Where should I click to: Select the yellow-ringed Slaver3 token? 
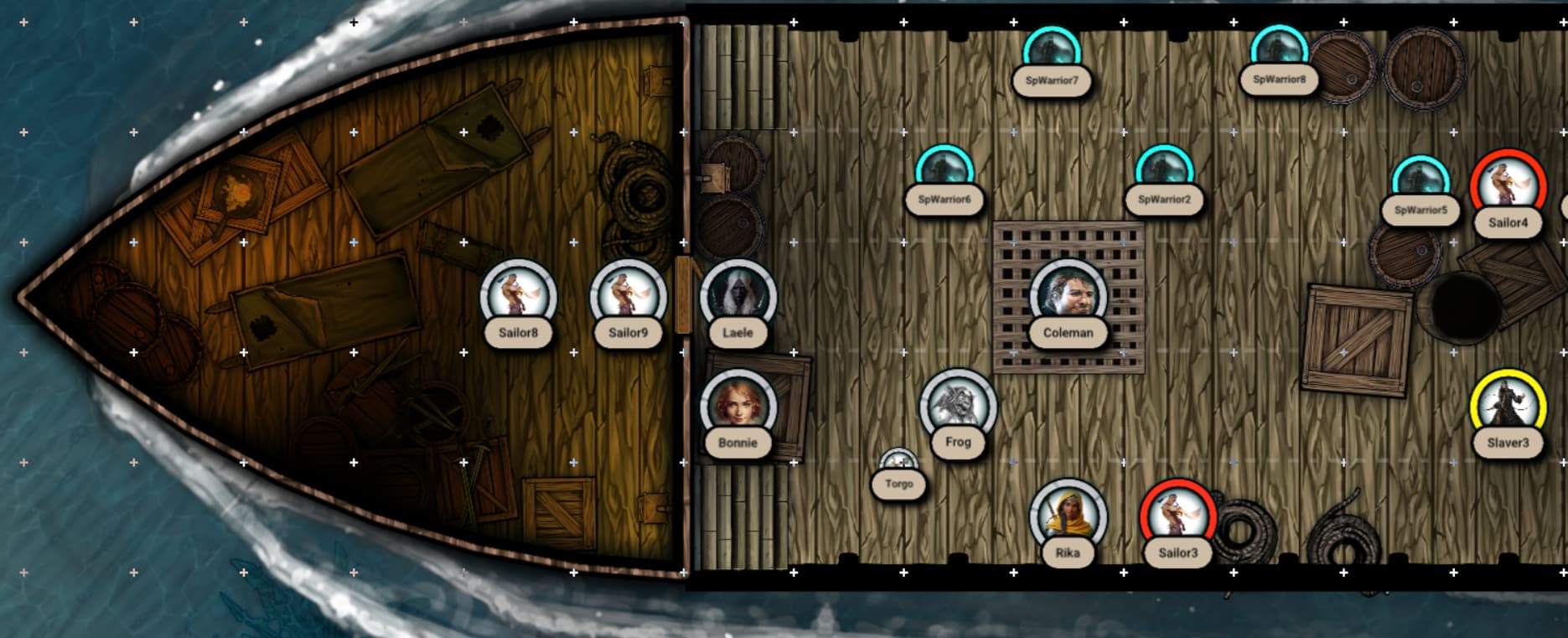1508,407
